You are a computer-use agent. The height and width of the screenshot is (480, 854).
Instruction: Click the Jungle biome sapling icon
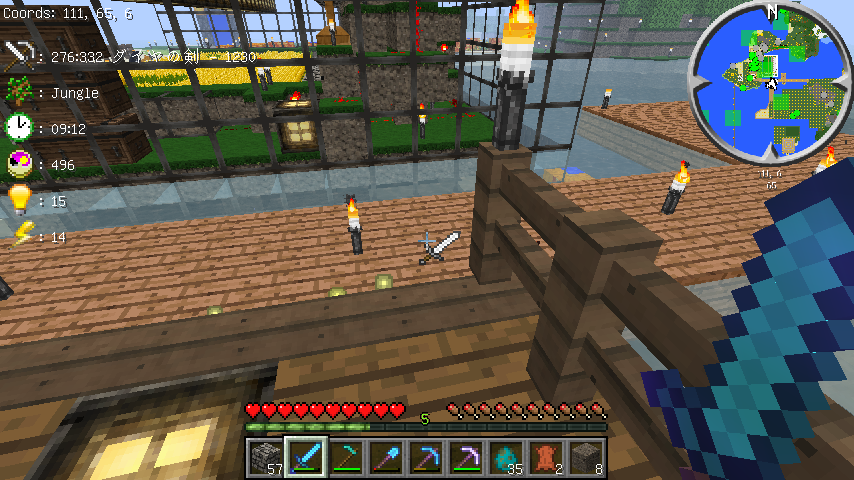click(x=18, y=92)
